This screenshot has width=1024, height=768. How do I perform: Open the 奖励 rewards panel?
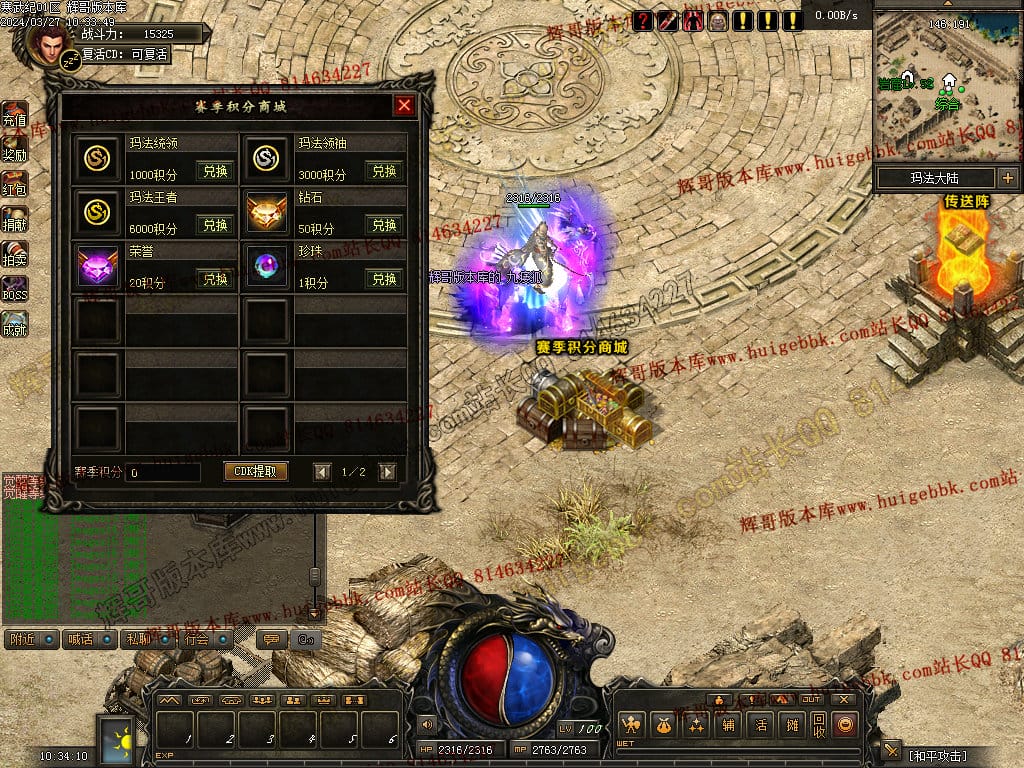pyautogui.click(x=14, y=149)
